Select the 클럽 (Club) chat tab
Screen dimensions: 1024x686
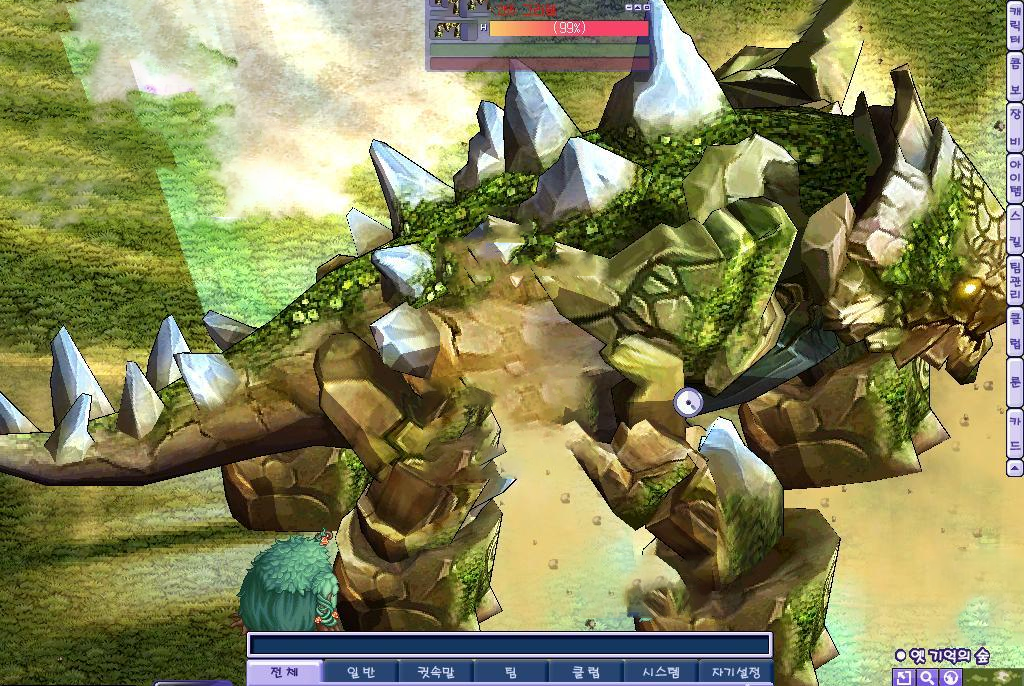(x=585, y=673)
